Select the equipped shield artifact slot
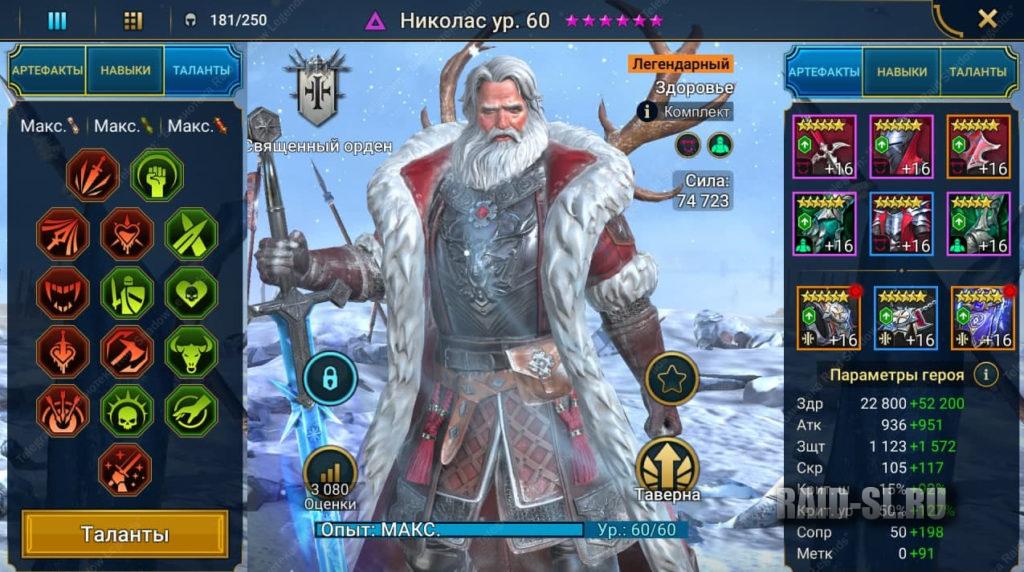 tap(977, 146)
